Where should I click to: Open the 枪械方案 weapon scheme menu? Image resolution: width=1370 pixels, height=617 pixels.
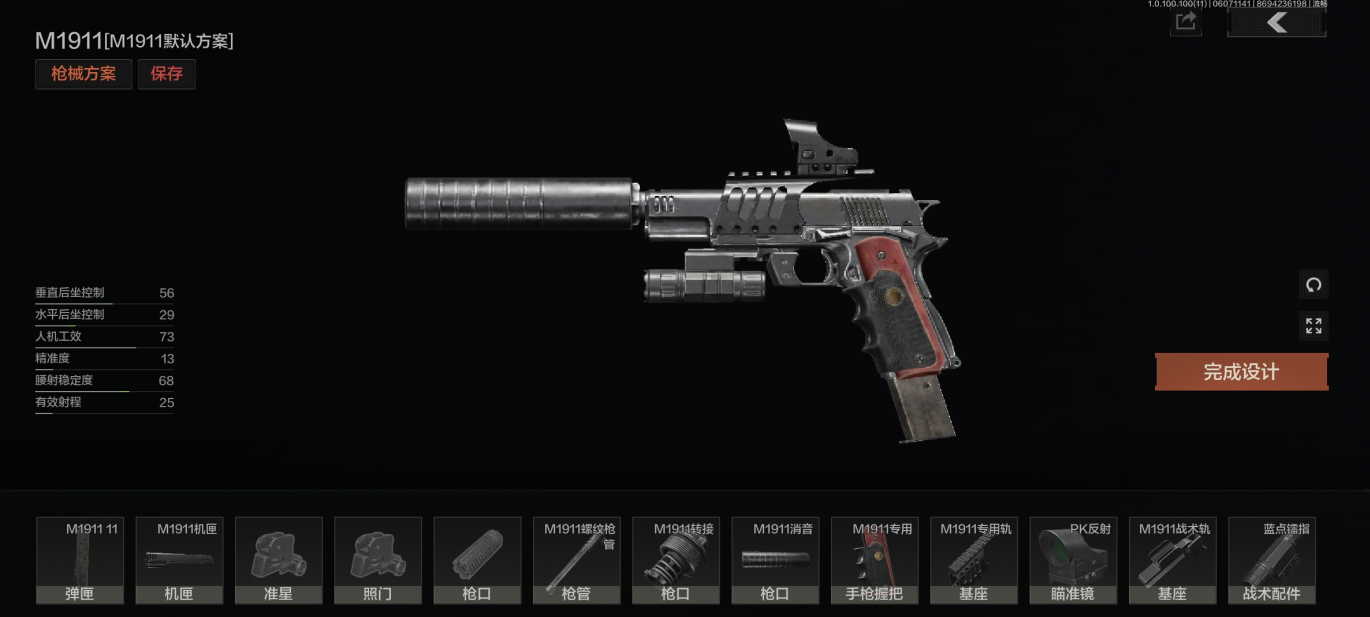(83, 74)
